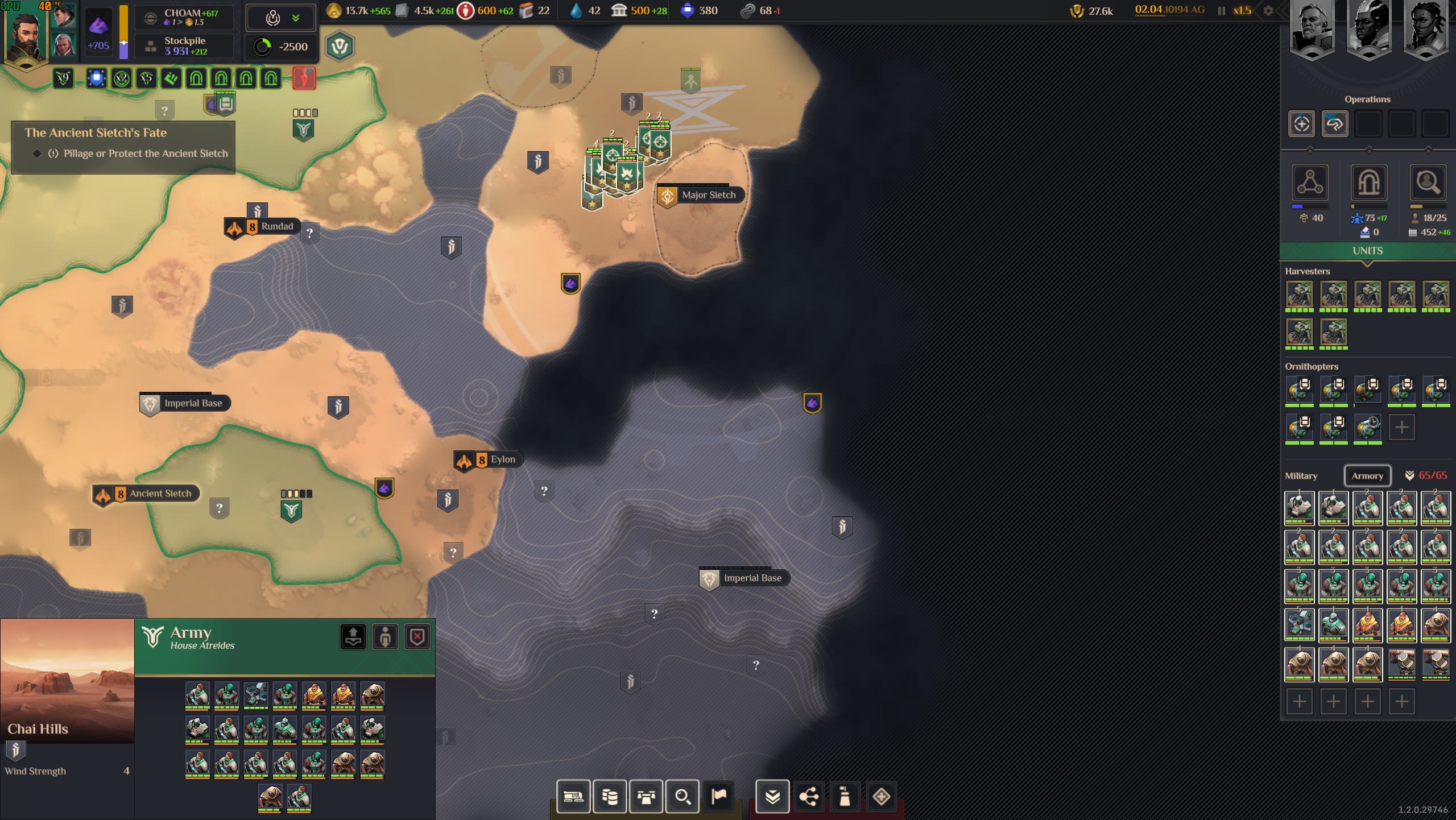
Task: Expand the supply chevron next to 65/65
Action: tap(1409, 476)
